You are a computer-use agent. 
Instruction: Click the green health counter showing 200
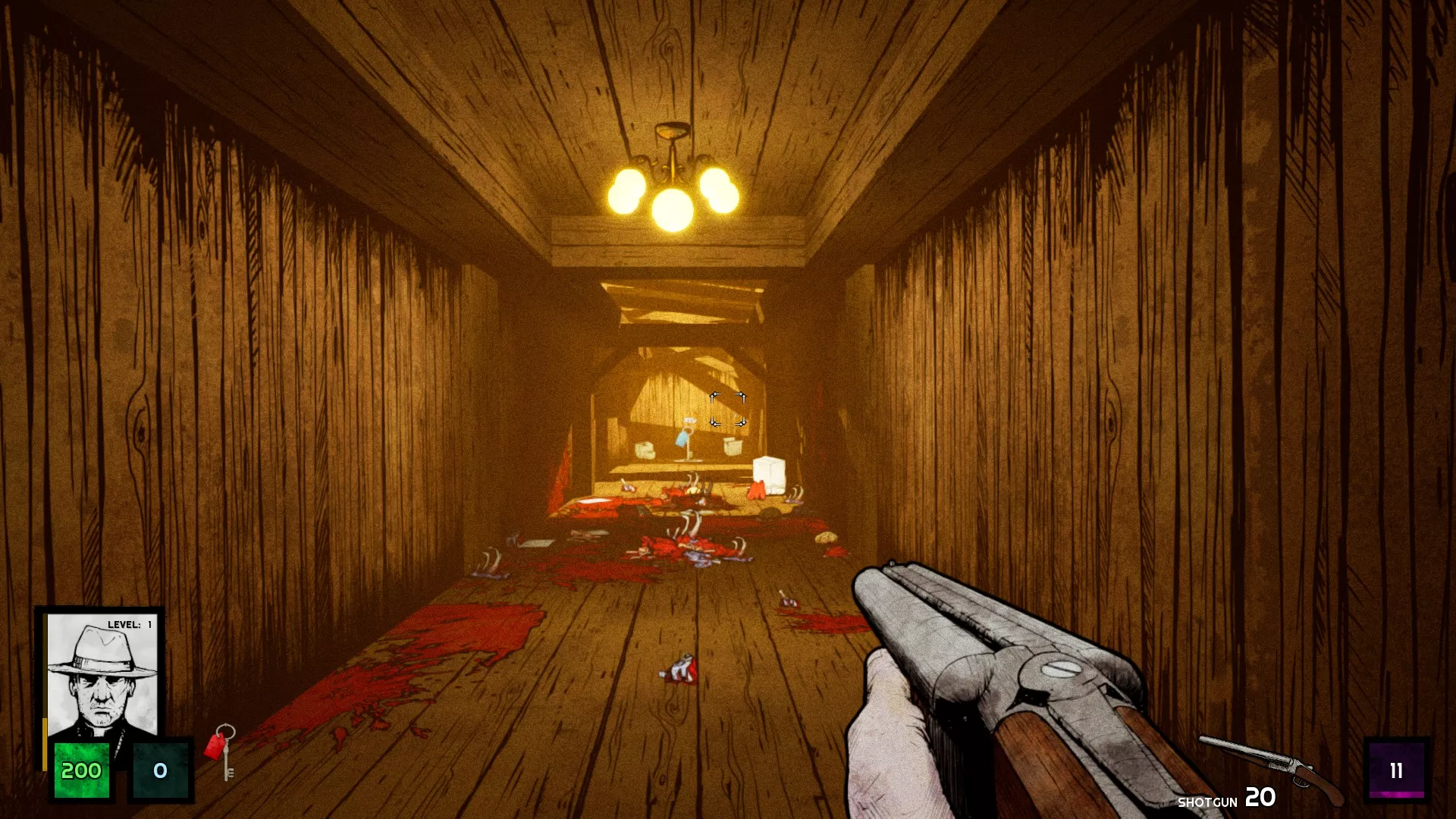tap(81, 771)
